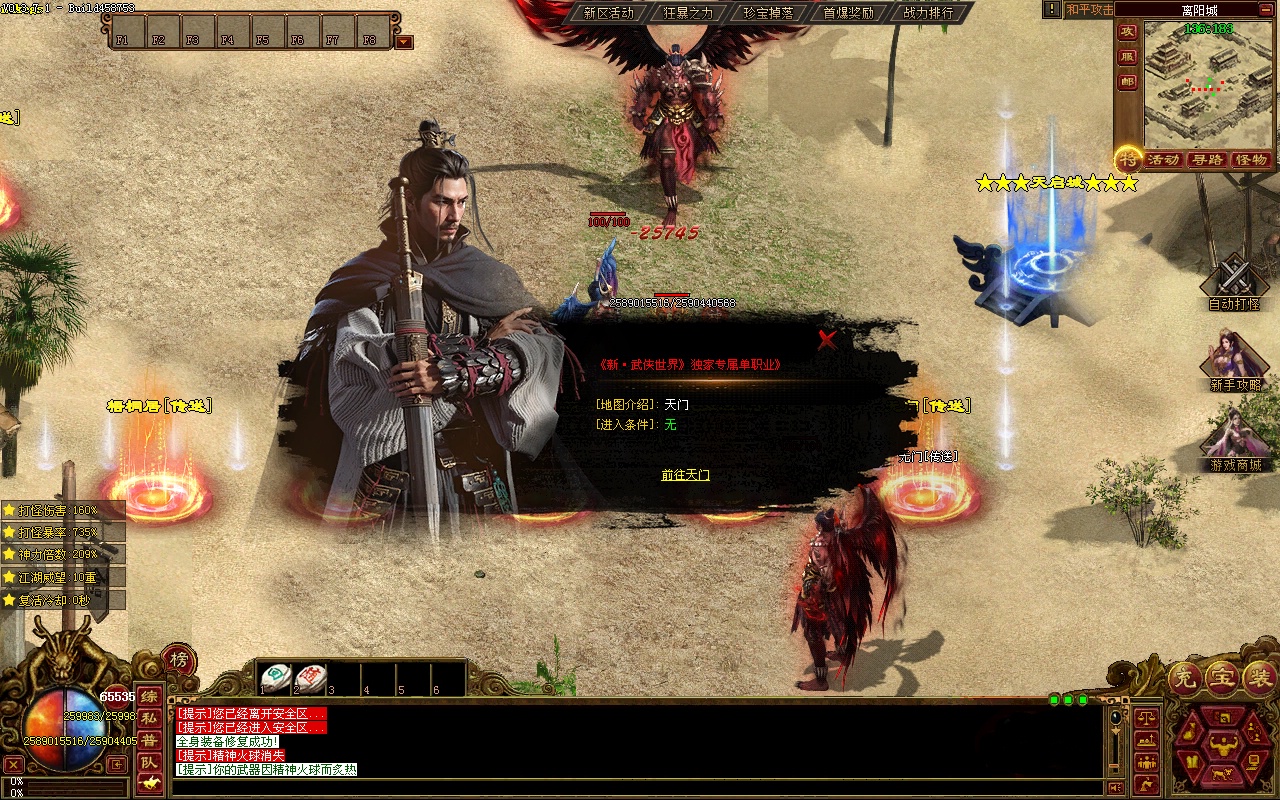
Task: Open the 怪物 monster list button
Action: (1251, 160)
